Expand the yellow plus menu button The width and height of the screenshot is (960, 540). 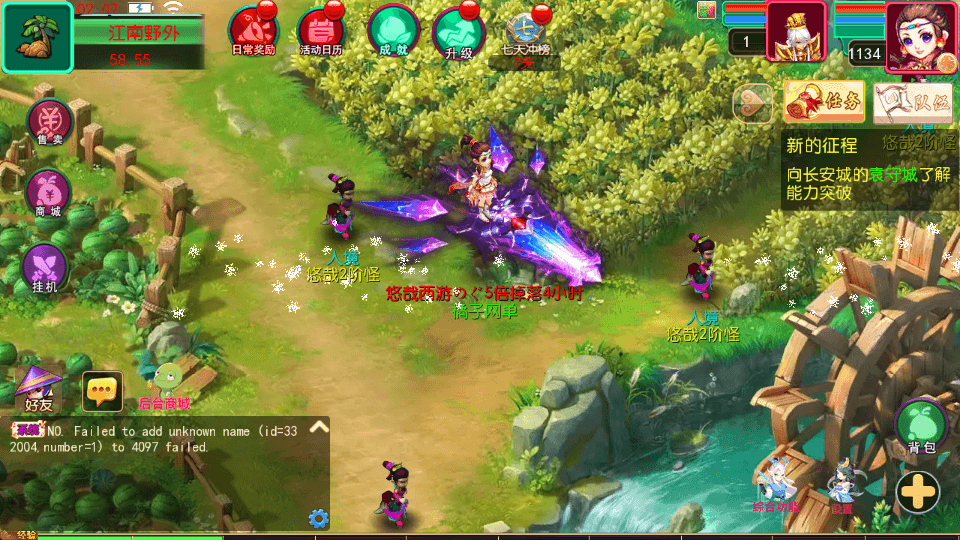click(917, 491)
